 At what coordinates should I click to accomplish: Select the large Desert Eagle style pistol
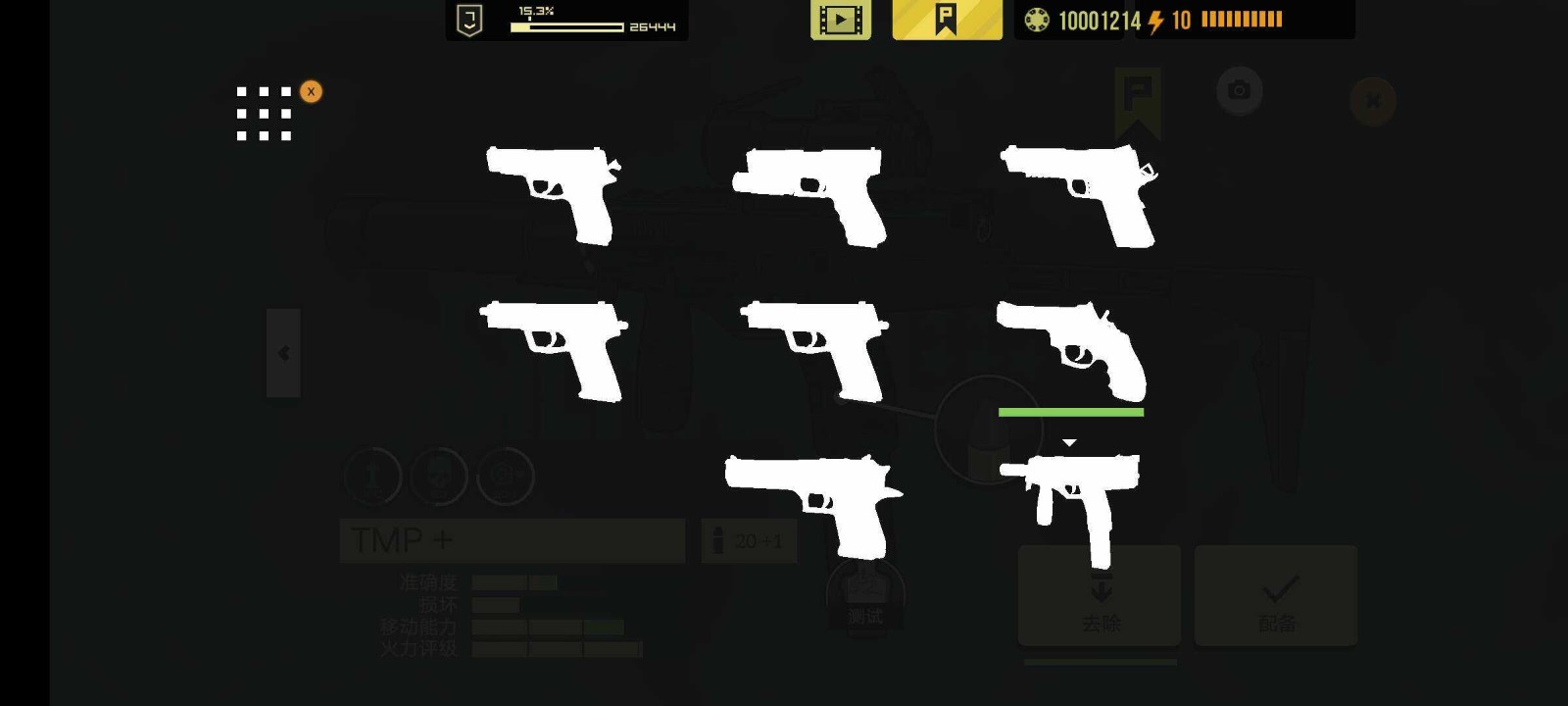812,502
